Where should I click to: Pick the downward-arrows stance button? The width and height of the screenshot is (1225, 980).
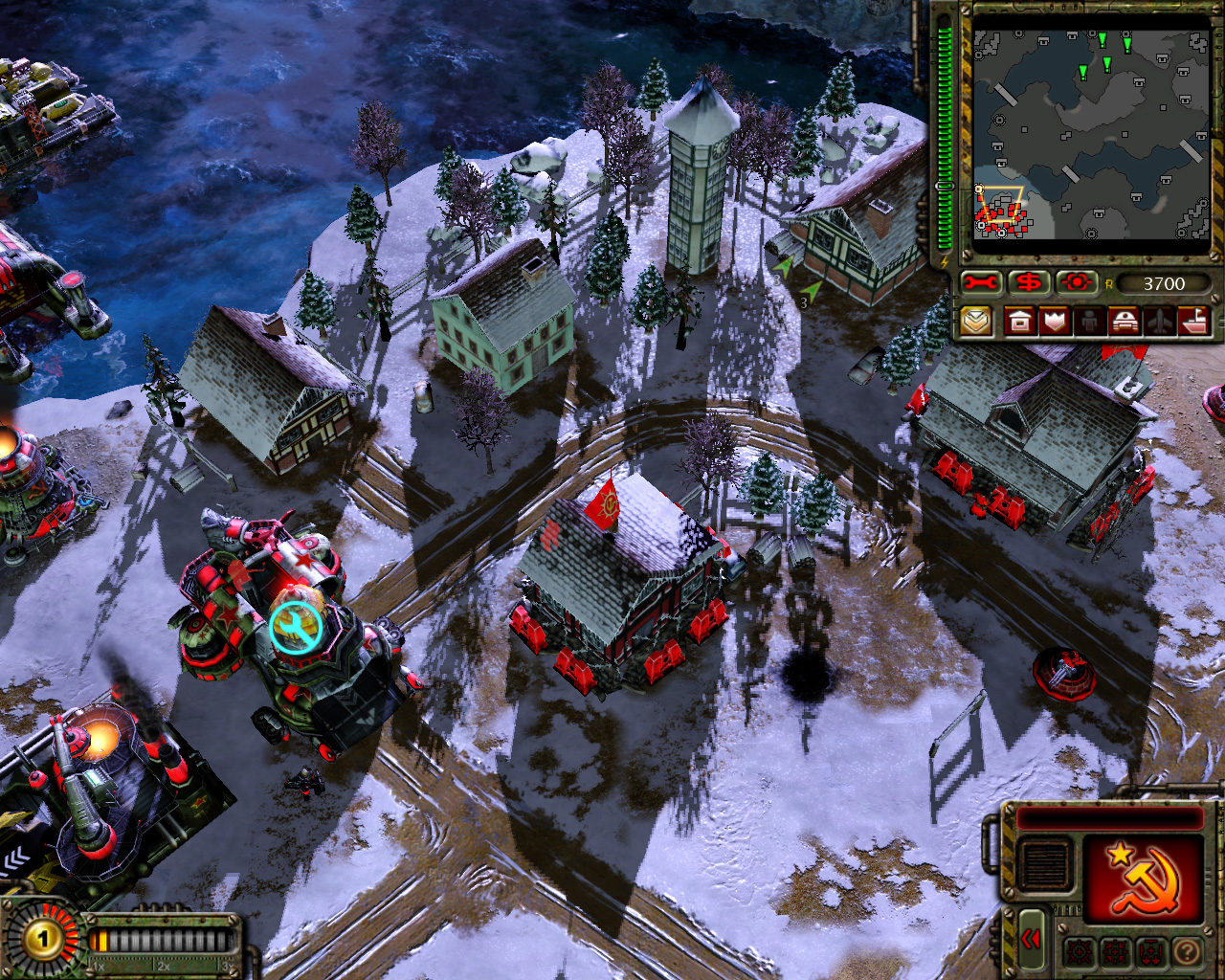click(x=1150, y=952)
